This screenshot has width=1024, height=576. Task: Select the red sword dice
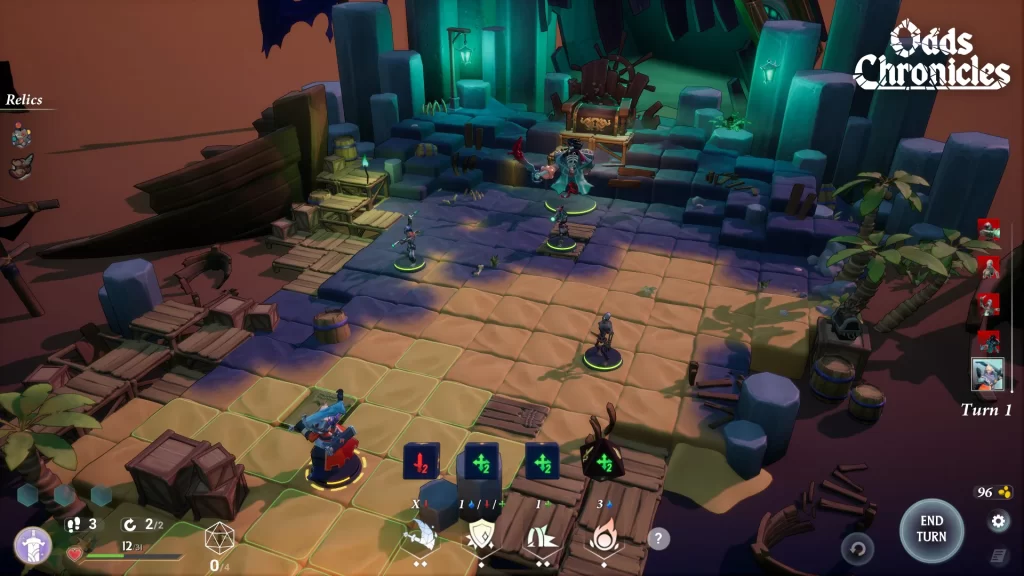(421, 462)
